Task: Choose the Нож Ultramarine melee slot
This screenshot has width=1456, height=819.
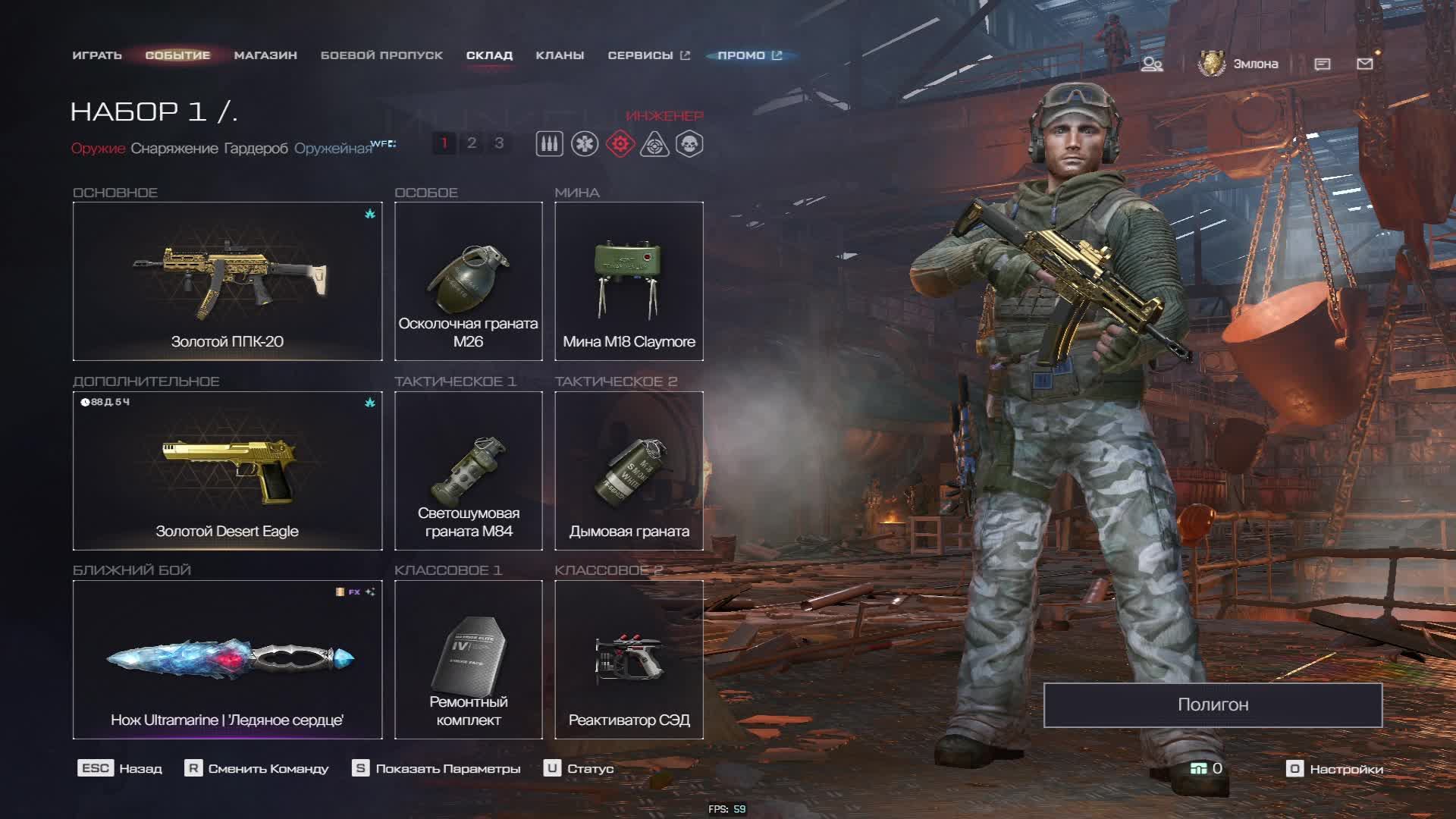Action: 227,660
